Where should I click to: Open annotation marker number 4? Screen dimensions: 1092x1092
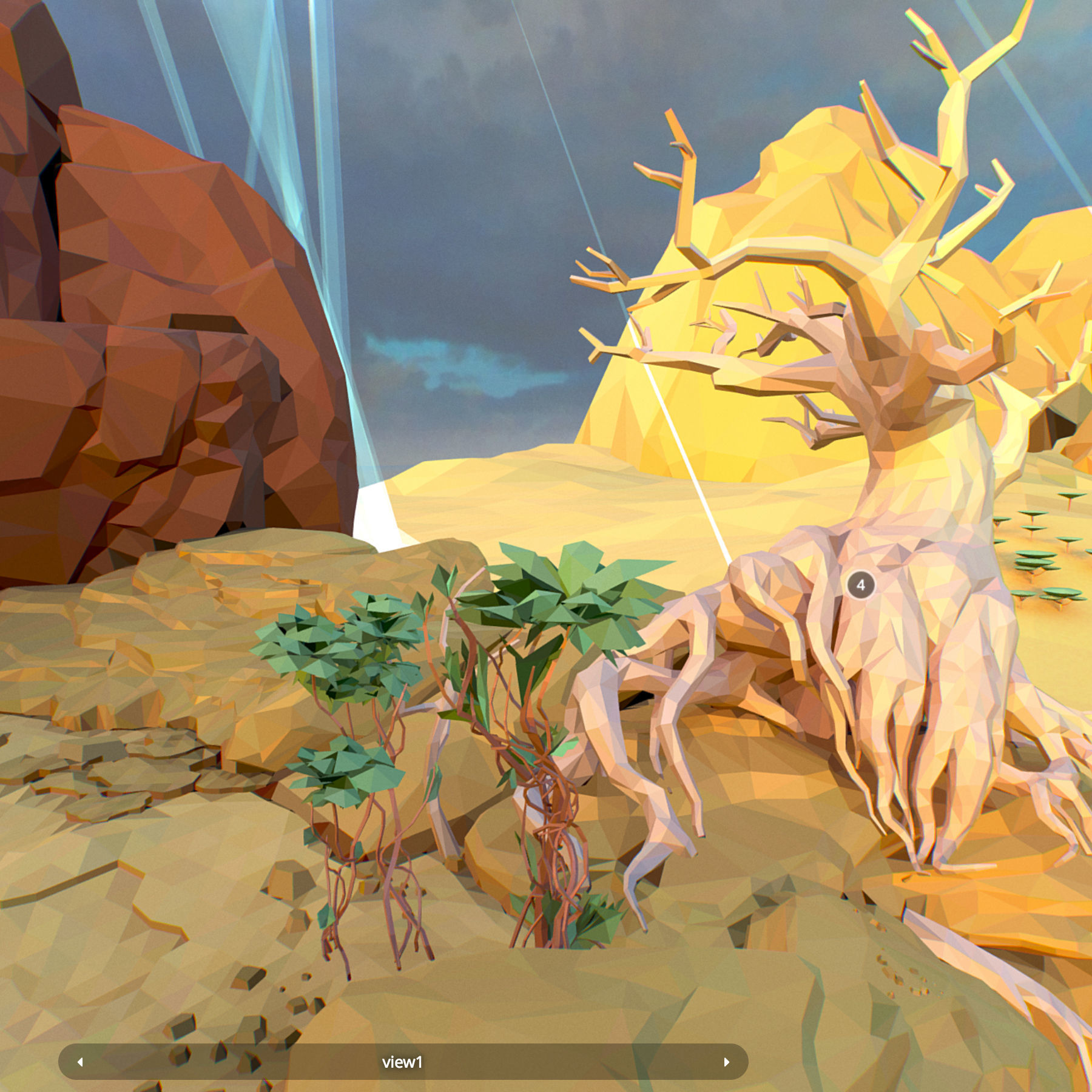point(860,585)
